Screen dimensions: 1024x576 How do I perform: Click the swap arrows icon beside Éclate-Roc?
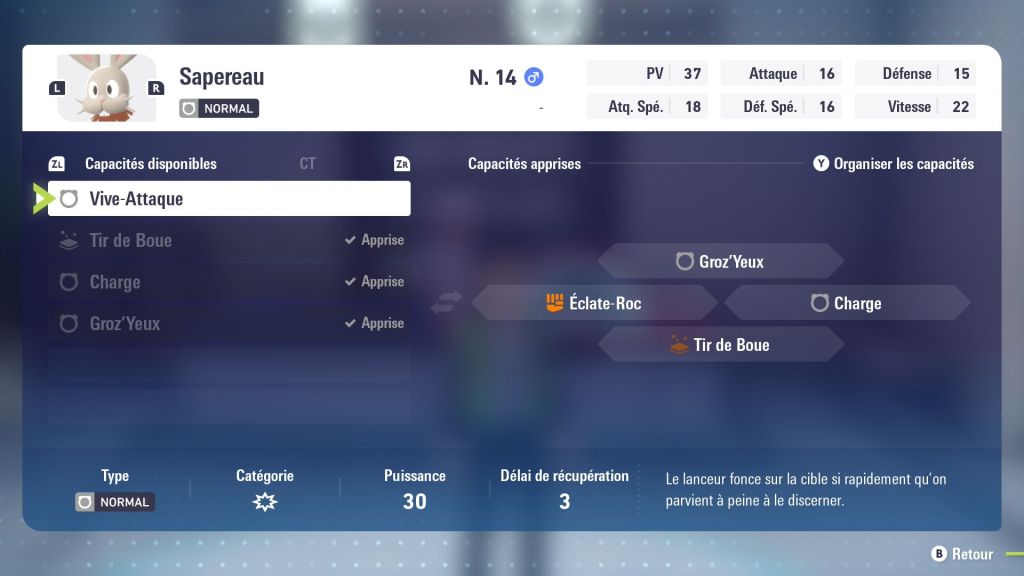tap(445, 303)
